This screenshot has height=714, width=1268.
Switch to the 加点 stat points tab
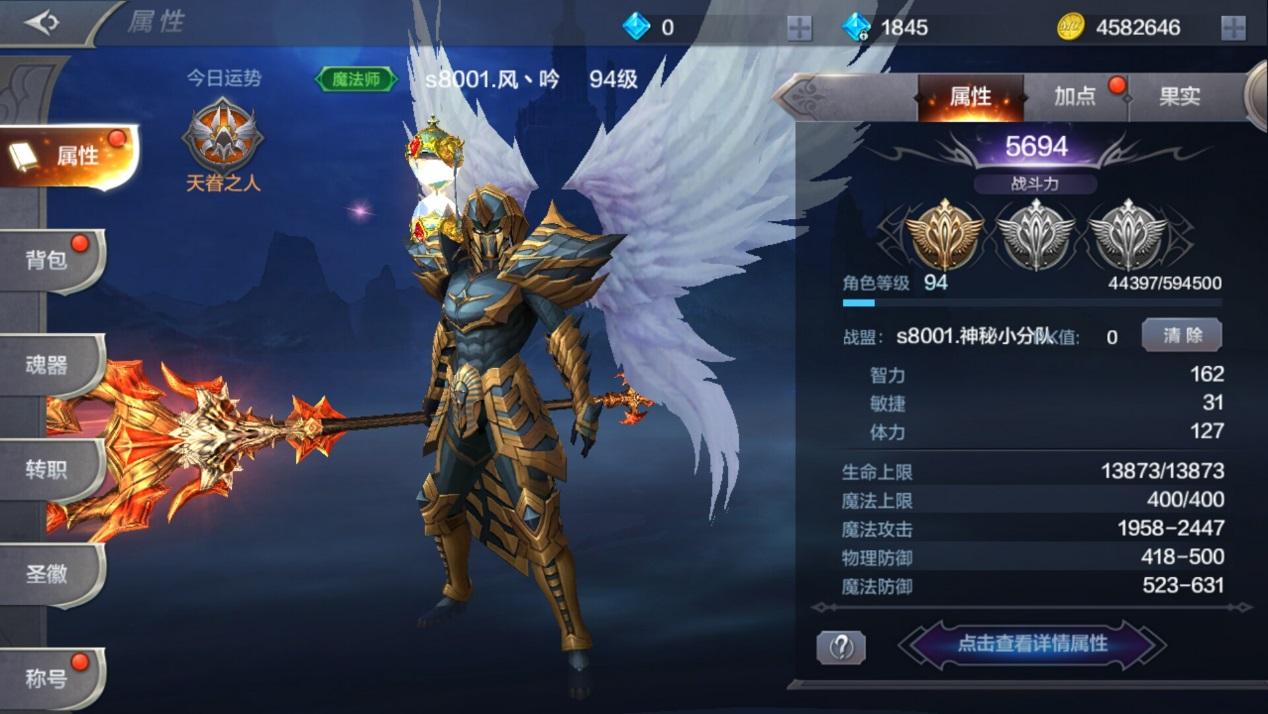click(1076, 97)
